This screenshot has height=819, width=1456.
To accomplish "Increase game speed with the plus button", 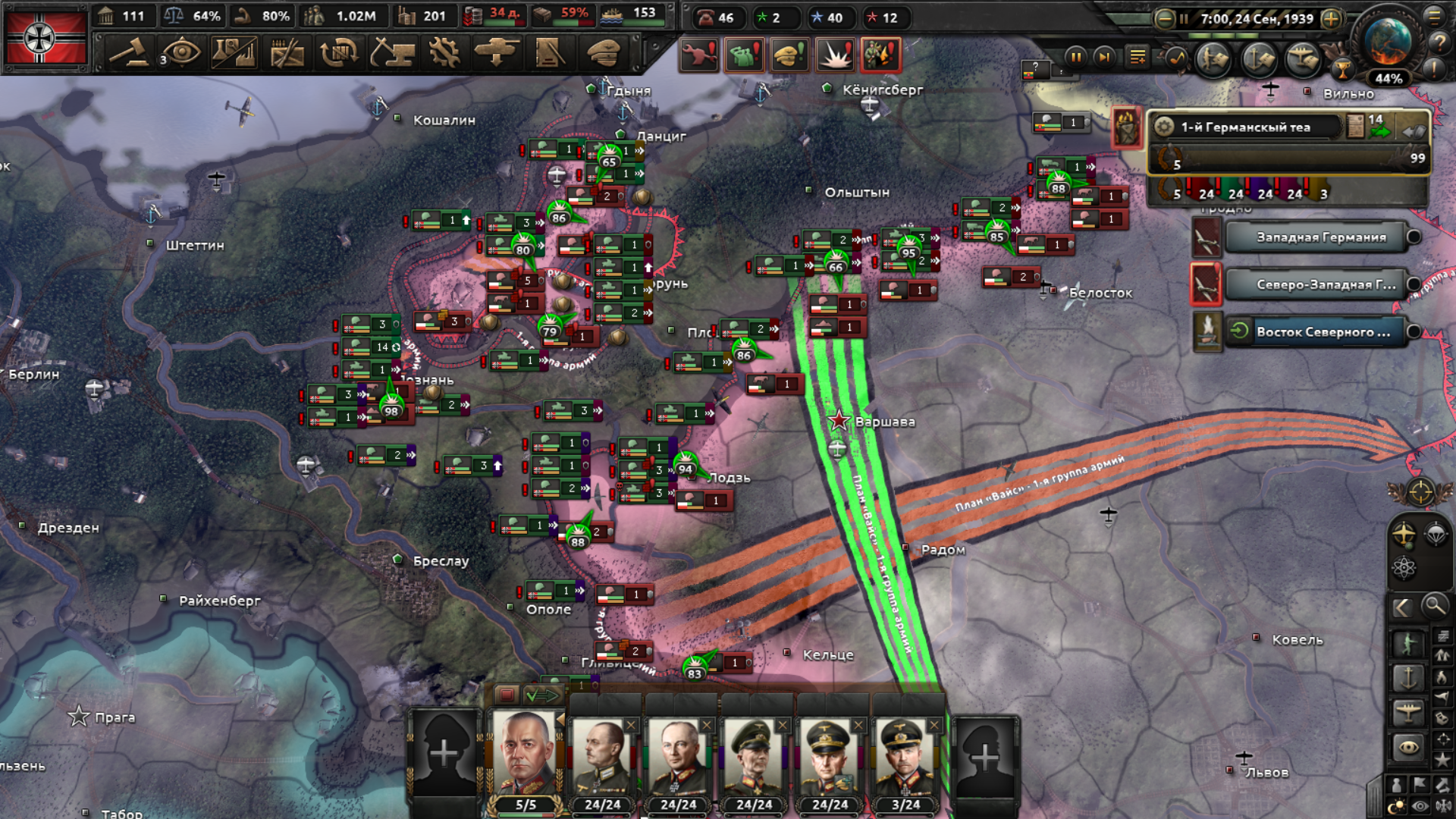I will click(1332, 19).
